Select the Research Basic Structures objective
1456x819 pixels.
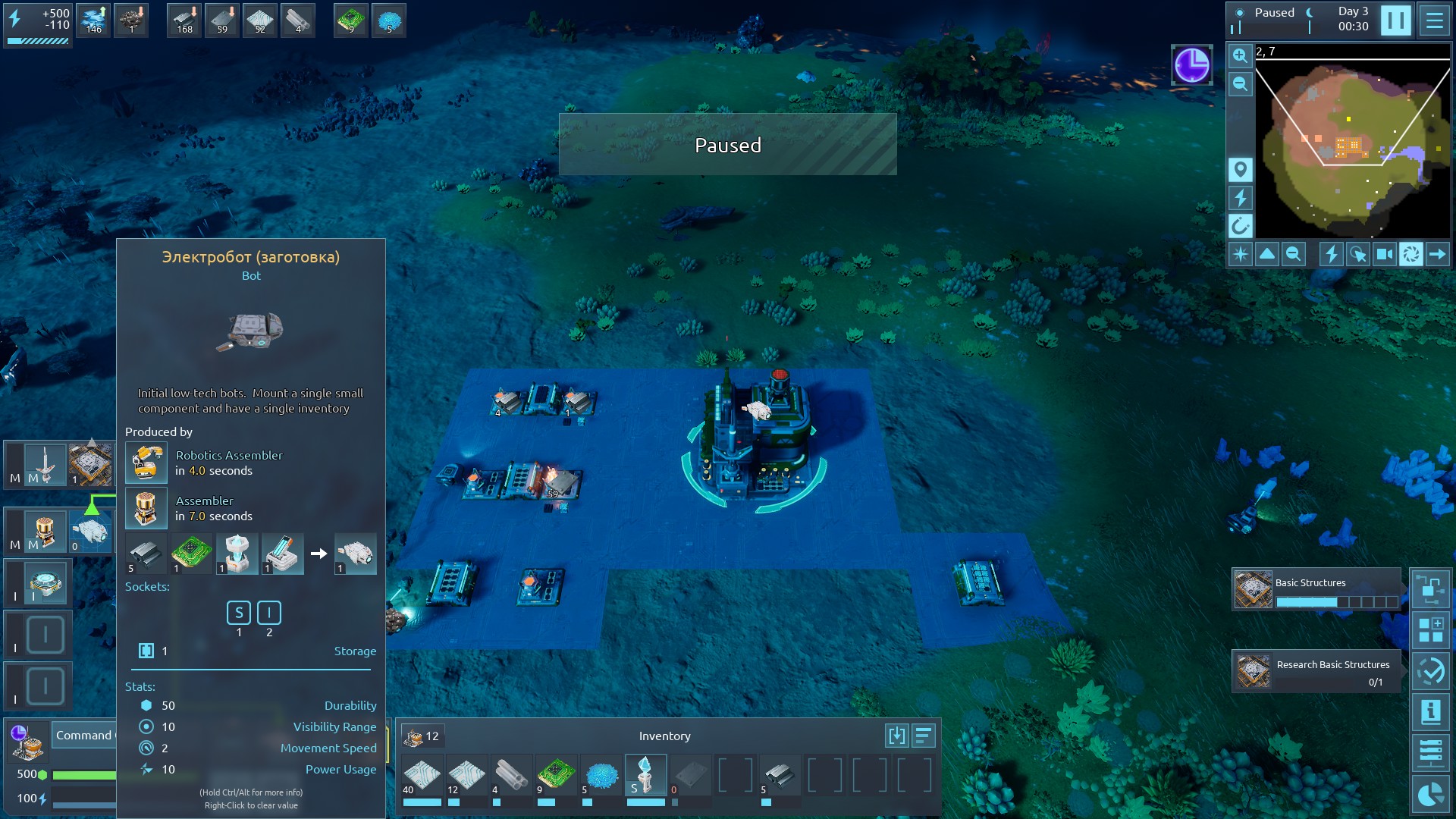(x=1316, y=671)
